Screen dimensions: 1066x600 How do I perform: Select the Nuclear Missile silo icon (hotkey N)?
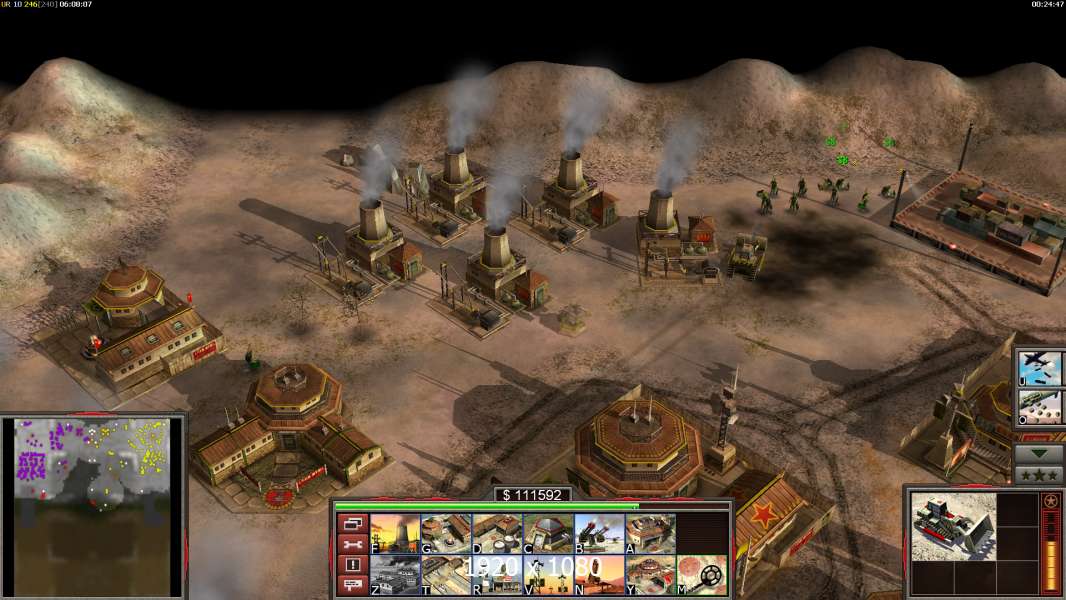(x=599, y=575)
